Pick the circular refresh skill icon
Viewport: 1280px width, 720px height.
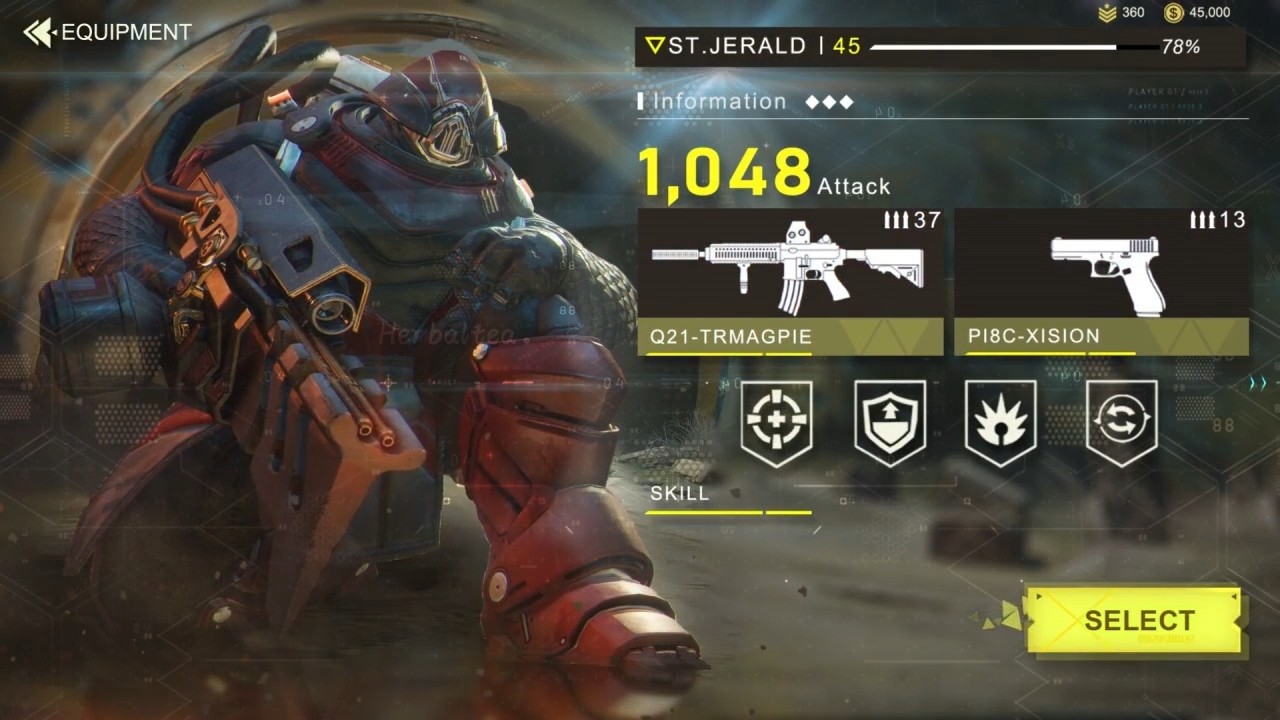pos(1121,422)
